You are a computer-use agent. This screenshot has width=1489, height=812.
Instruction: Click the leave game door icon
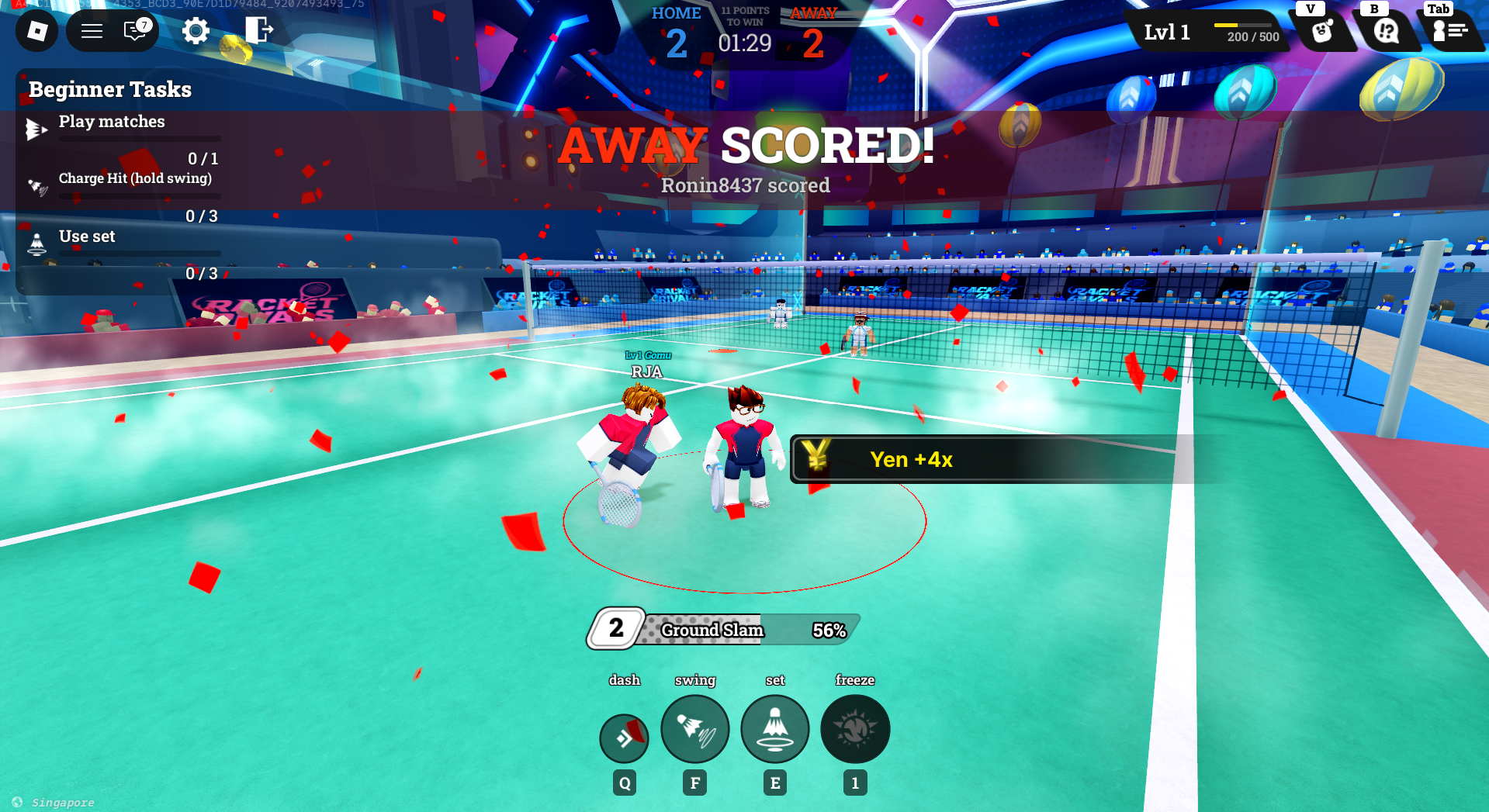coord(259,31)
